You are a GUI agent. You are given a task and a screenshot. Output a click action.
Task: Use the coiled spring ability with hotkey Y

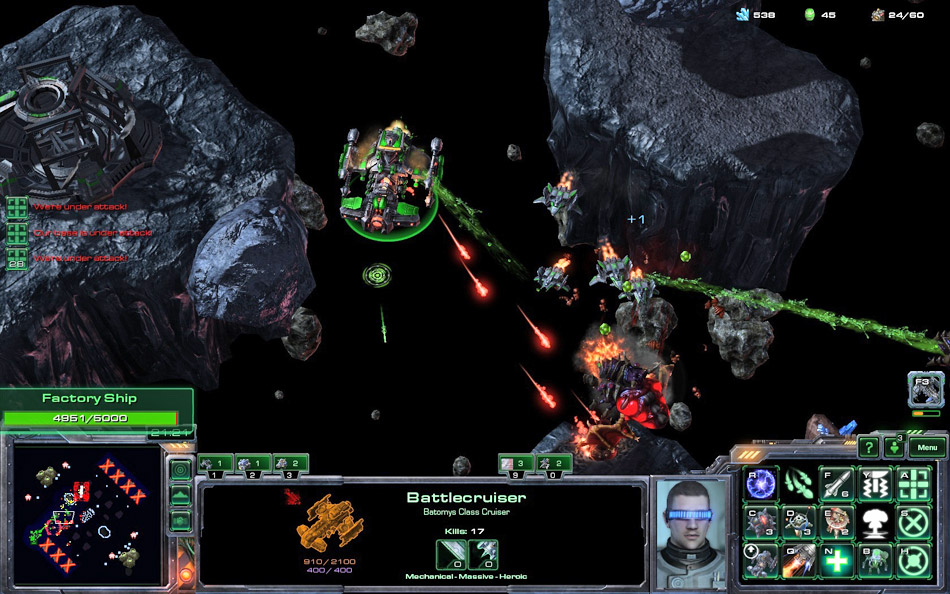coord(875,484)
